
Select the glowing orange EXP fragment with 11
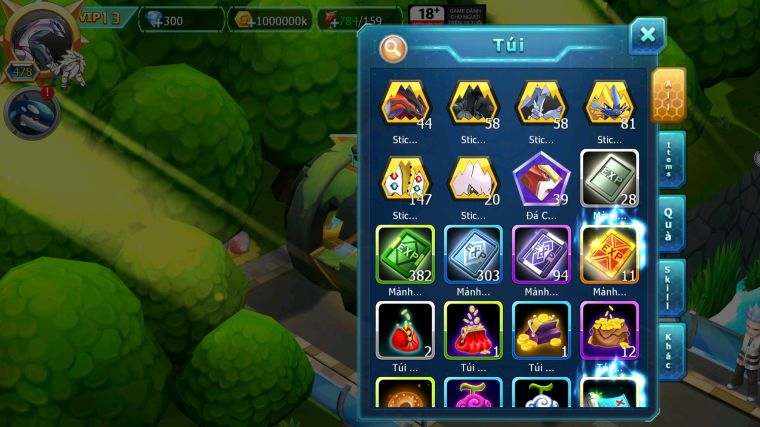pos(609,254)
